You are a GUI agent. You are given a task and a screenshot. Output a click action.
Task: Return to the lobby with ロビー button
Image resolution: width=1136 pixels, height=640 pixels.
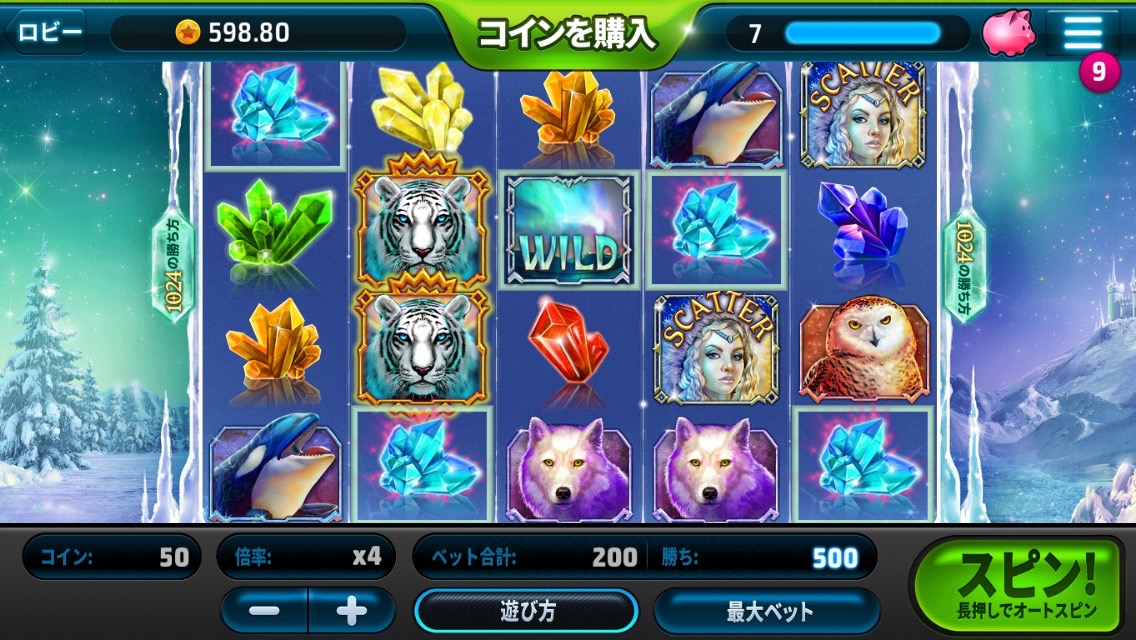tap(48, 32)
